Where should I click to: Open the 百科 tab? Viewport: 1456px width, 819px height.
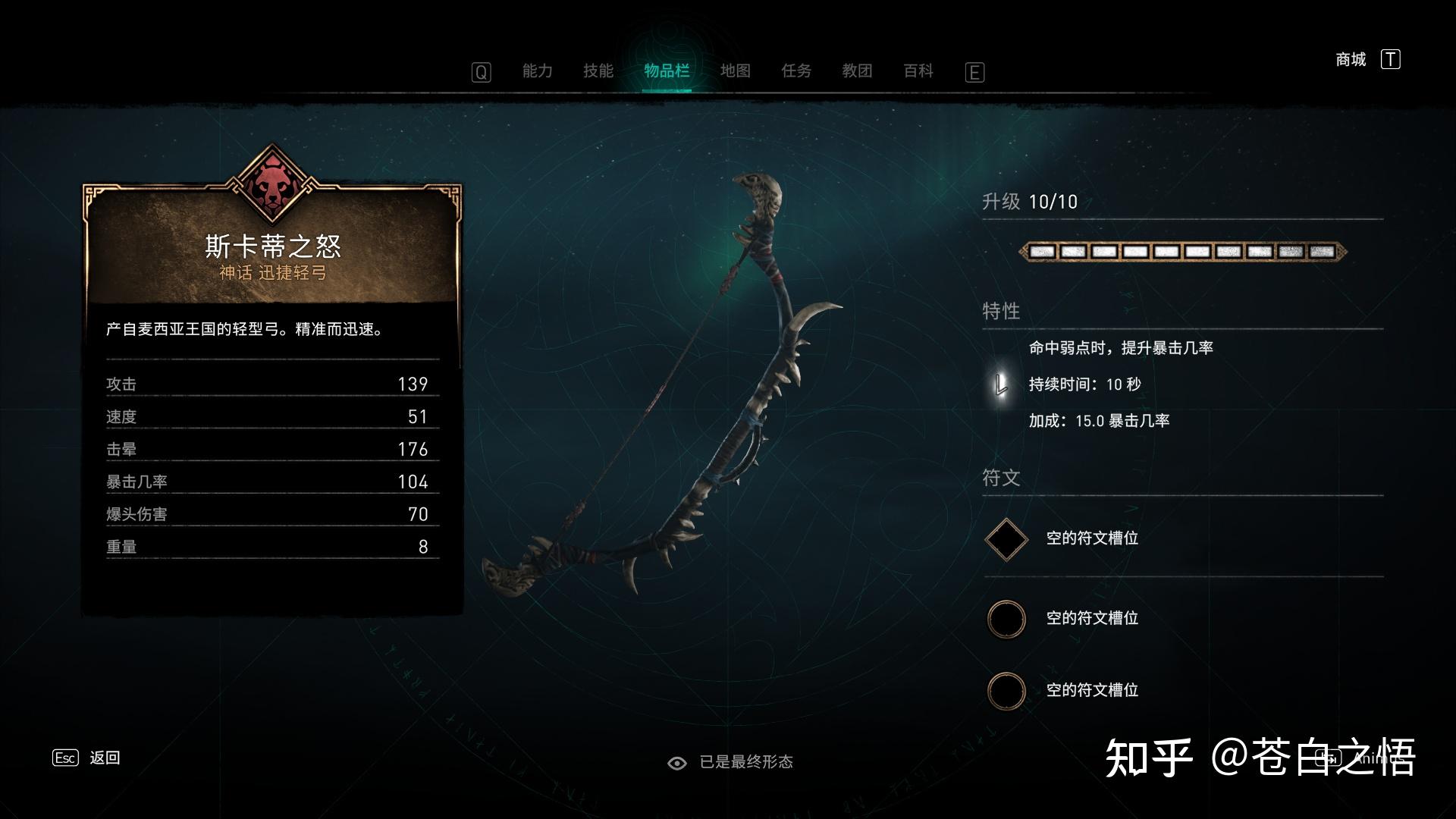(x=918, y=71)
